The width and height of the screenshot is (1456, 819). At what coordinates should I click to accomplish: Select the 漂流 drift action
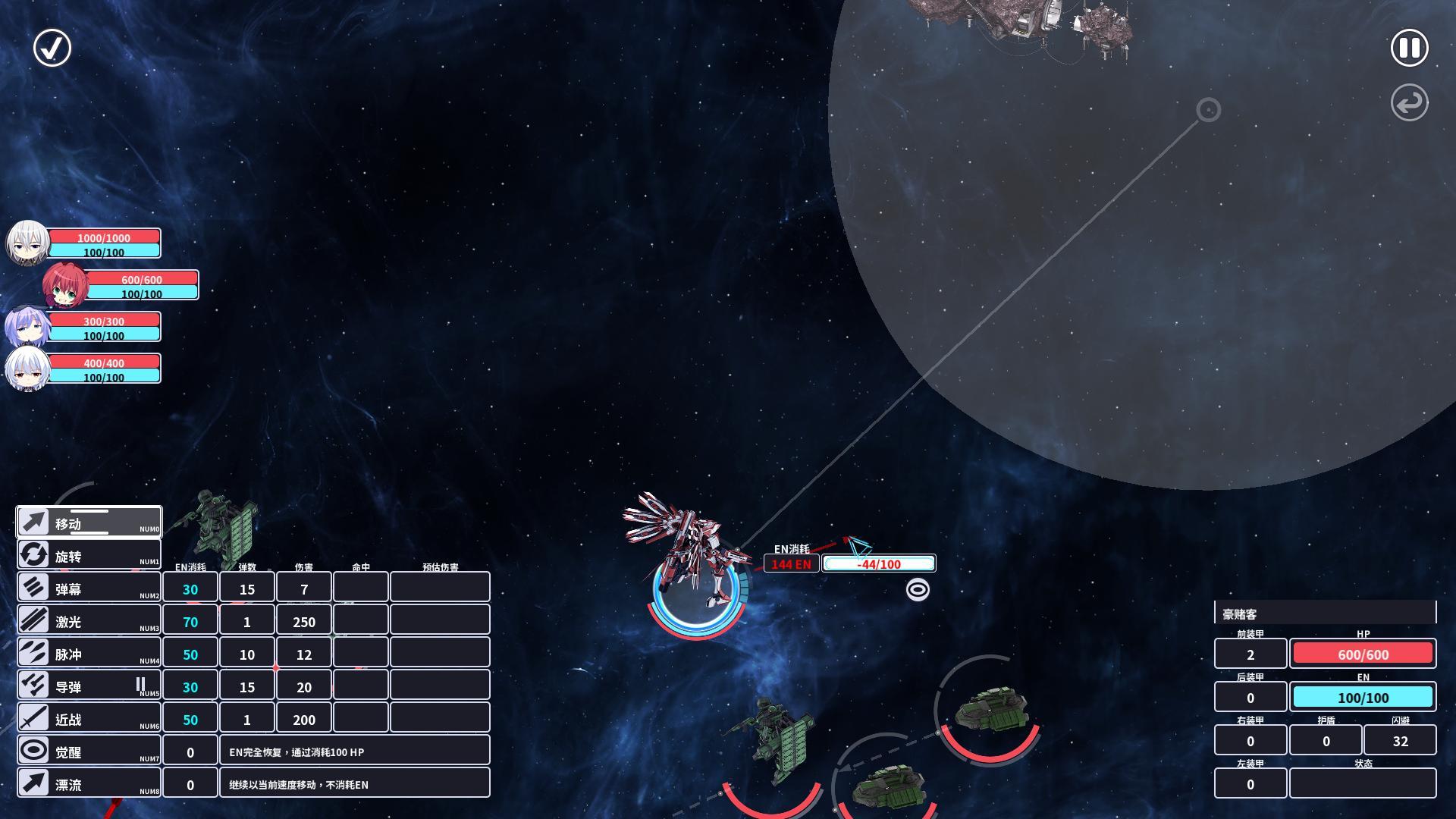(x=89, y=783)
